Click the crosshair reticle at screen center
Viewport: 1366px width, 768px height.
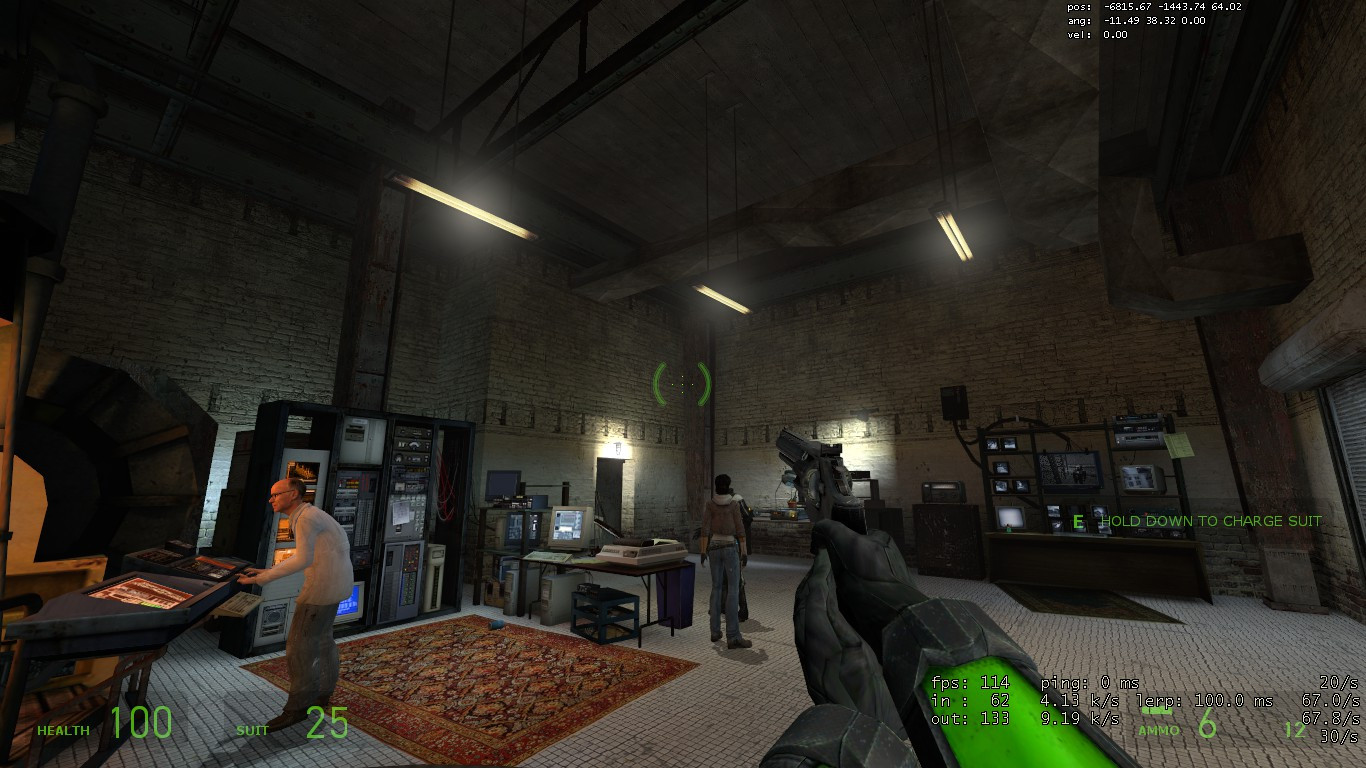[x=683, y=383]
